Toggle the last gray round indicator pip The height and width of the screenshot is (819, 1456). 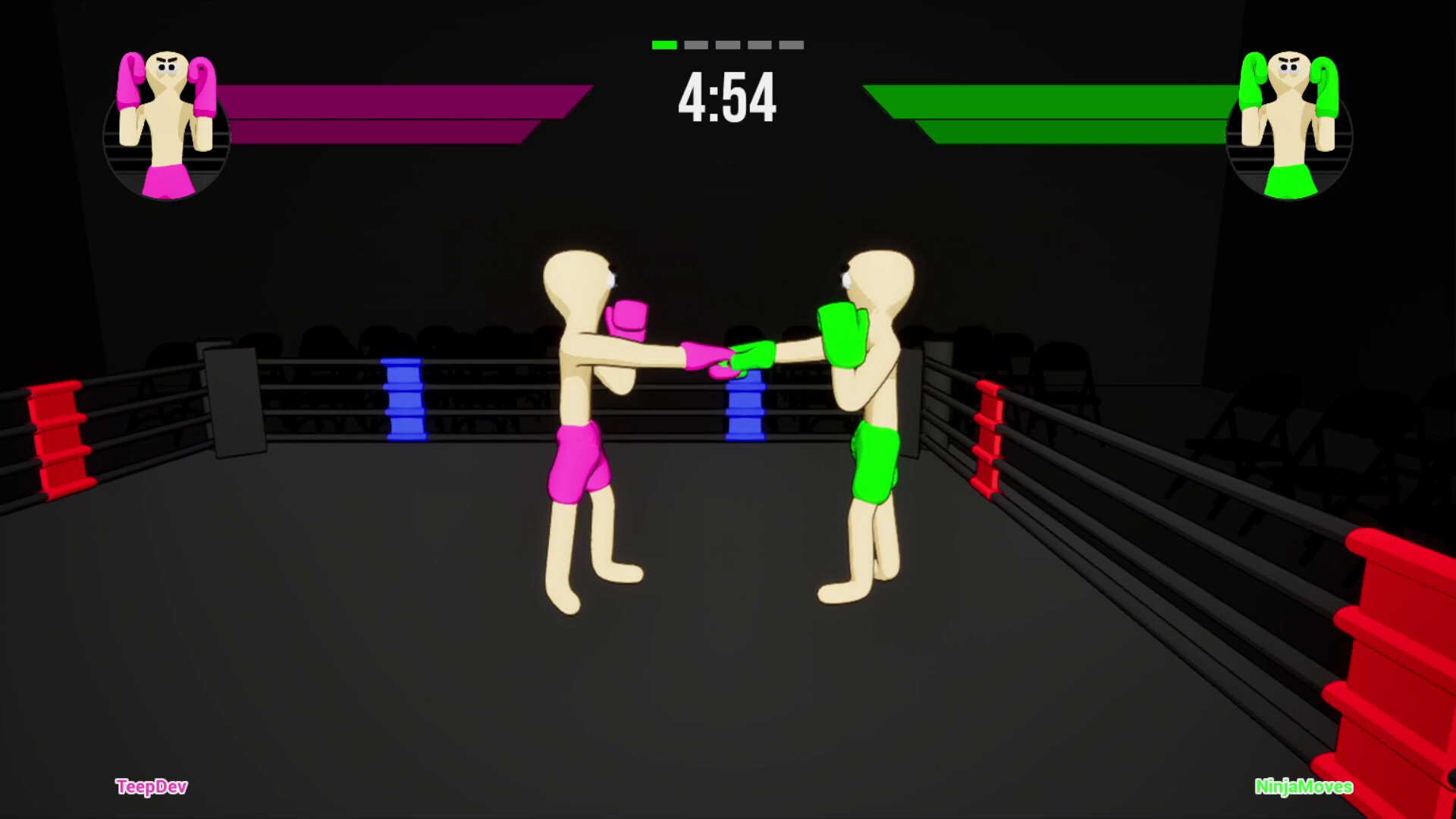[x=792, y=44]
